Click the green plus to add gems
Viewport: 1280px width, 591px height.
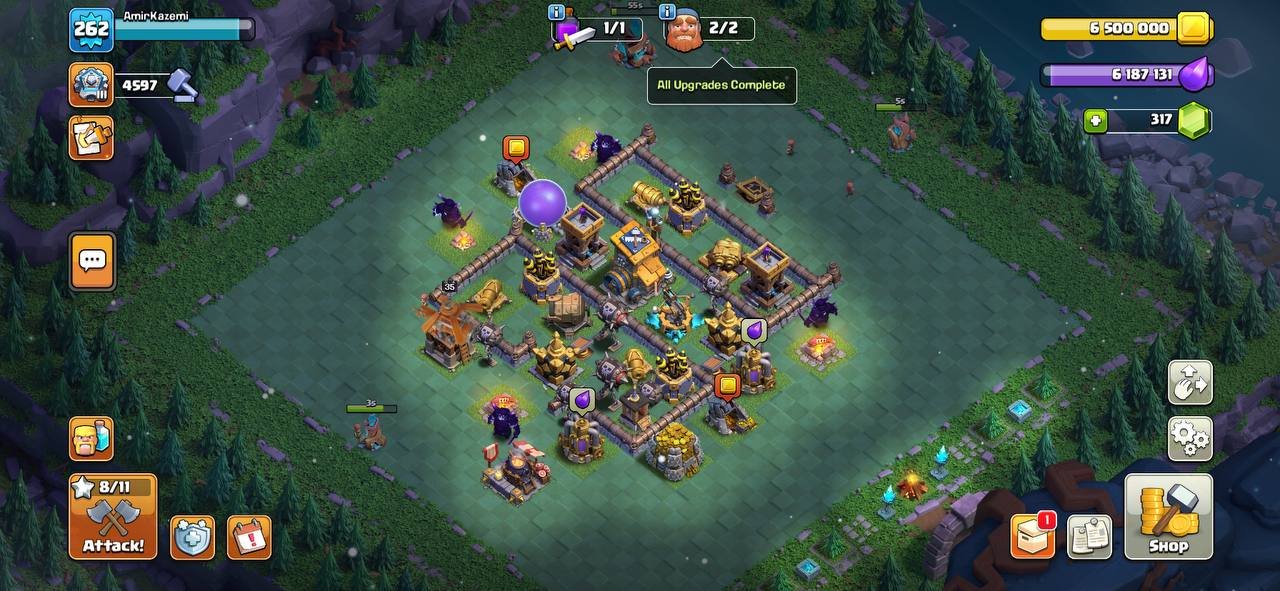click(1096, 121)
